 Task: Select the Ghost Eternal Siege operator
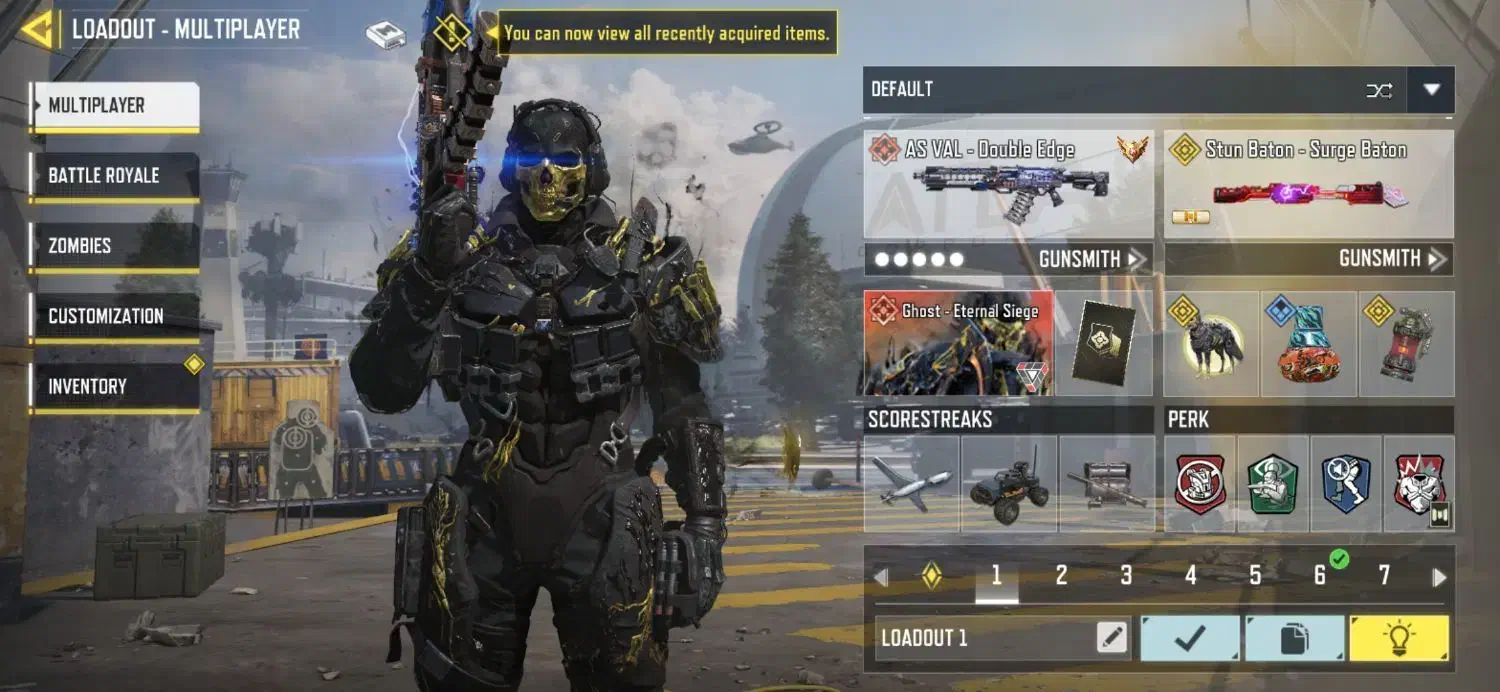(957, 343)
